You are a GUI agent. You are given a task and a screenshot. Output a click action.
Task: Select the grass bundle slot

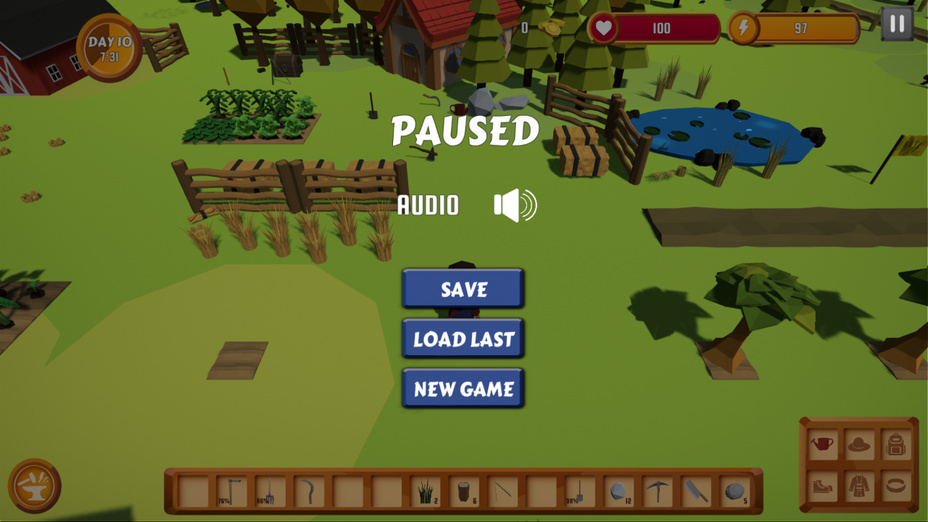click(425, 491)
